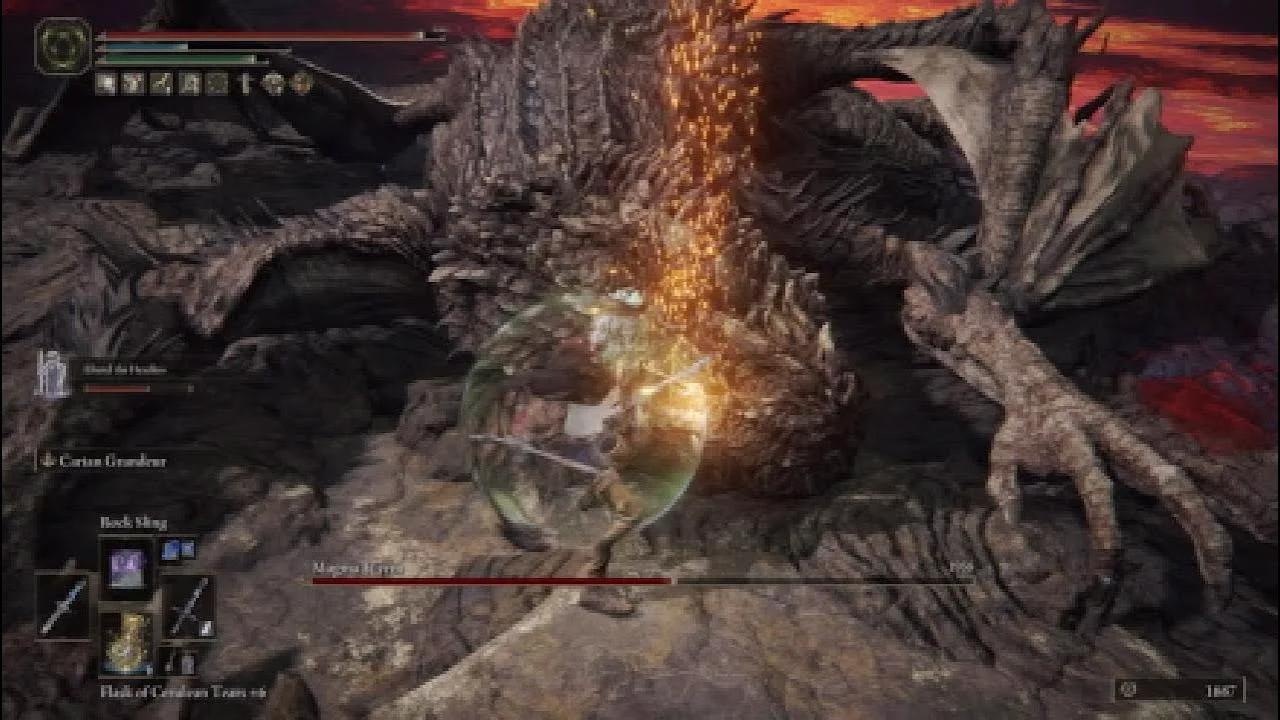This screenshot has height=720, width=1280.
Task: Select the Carian Grandeur skill label
Action: 110,461
